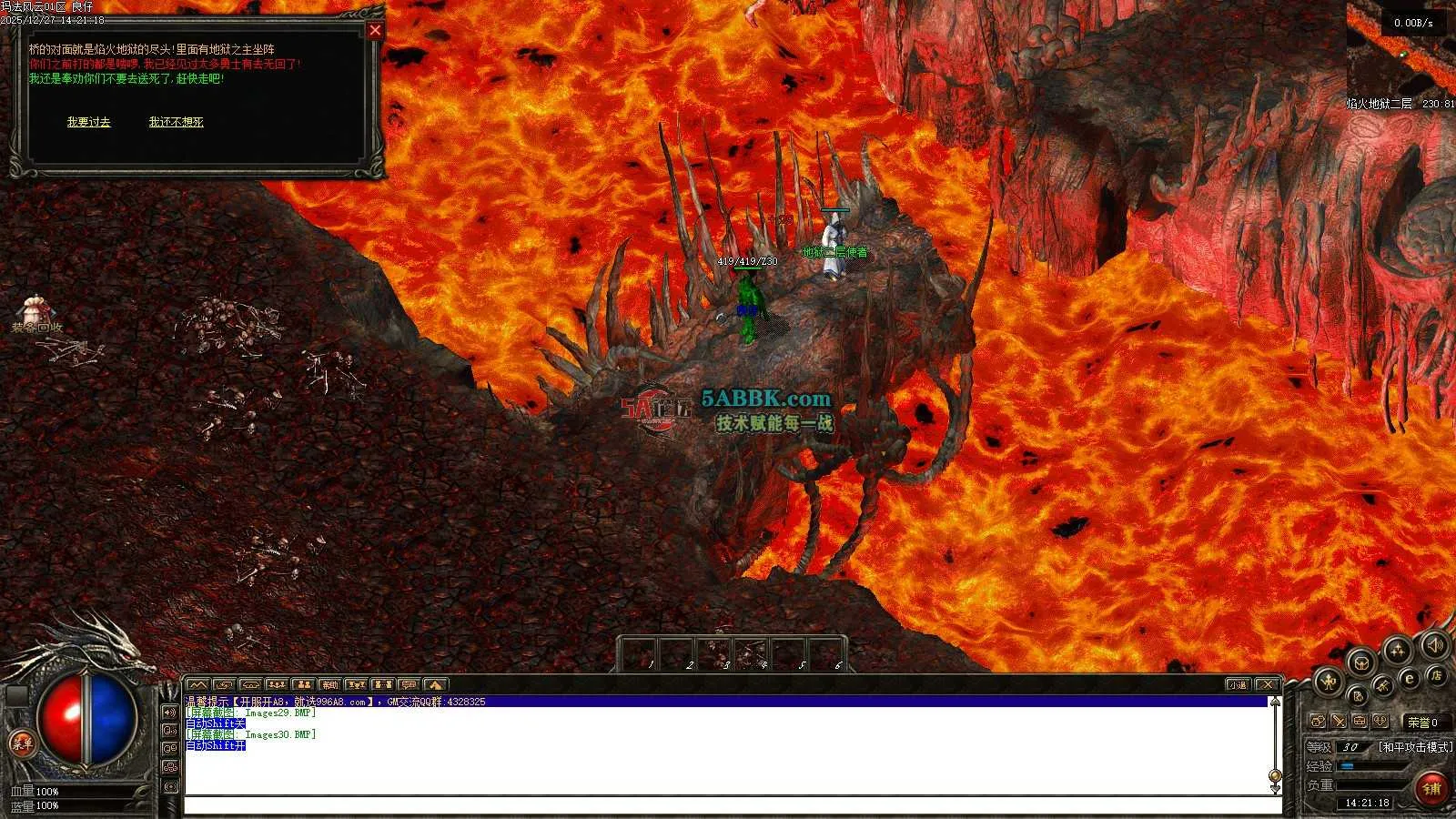
Task: Choose the "我要过去" dialogue option
Action: [88, 122]
